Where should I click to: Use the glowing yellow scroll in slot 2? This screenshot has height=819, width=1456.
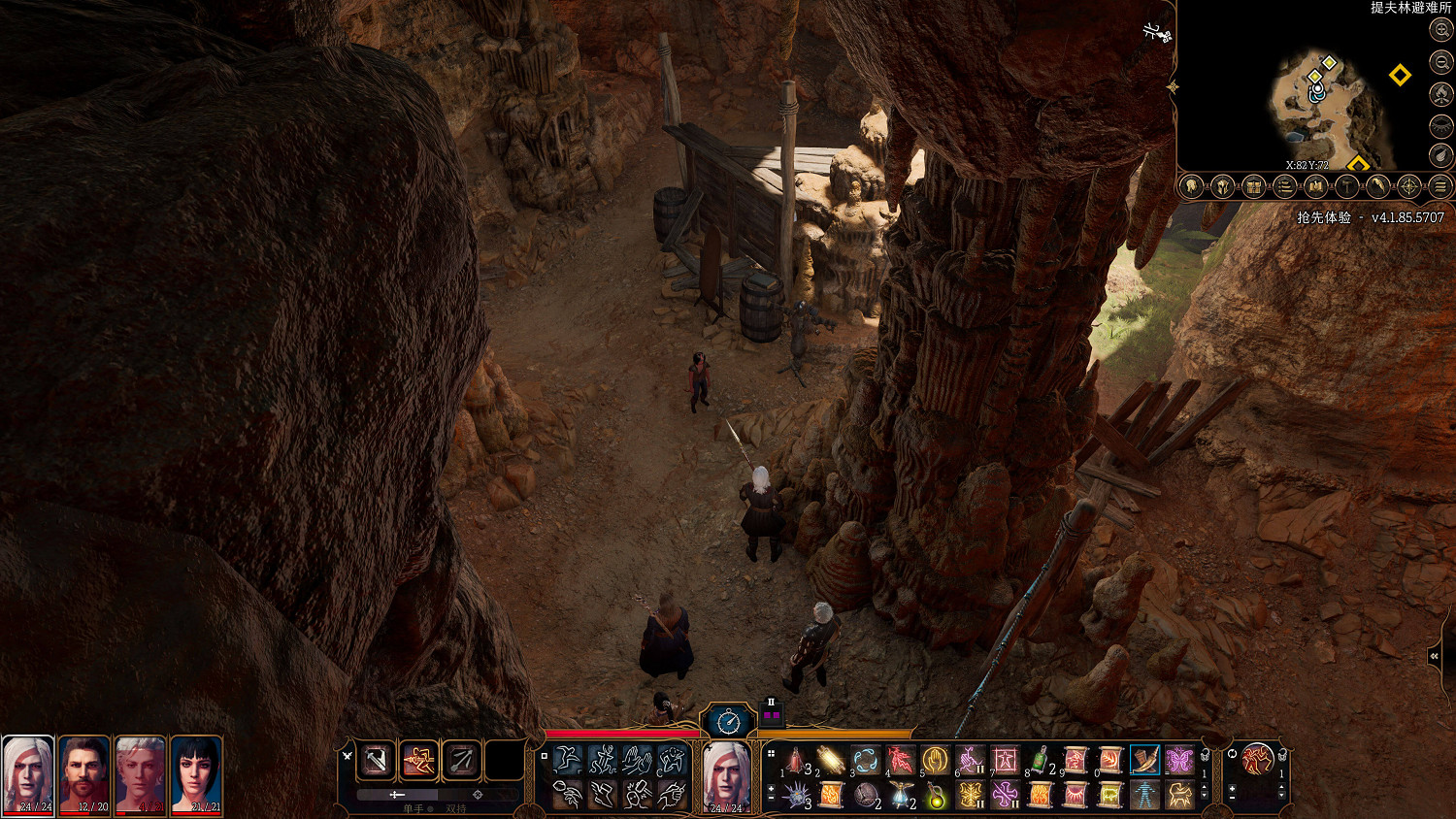830,760
